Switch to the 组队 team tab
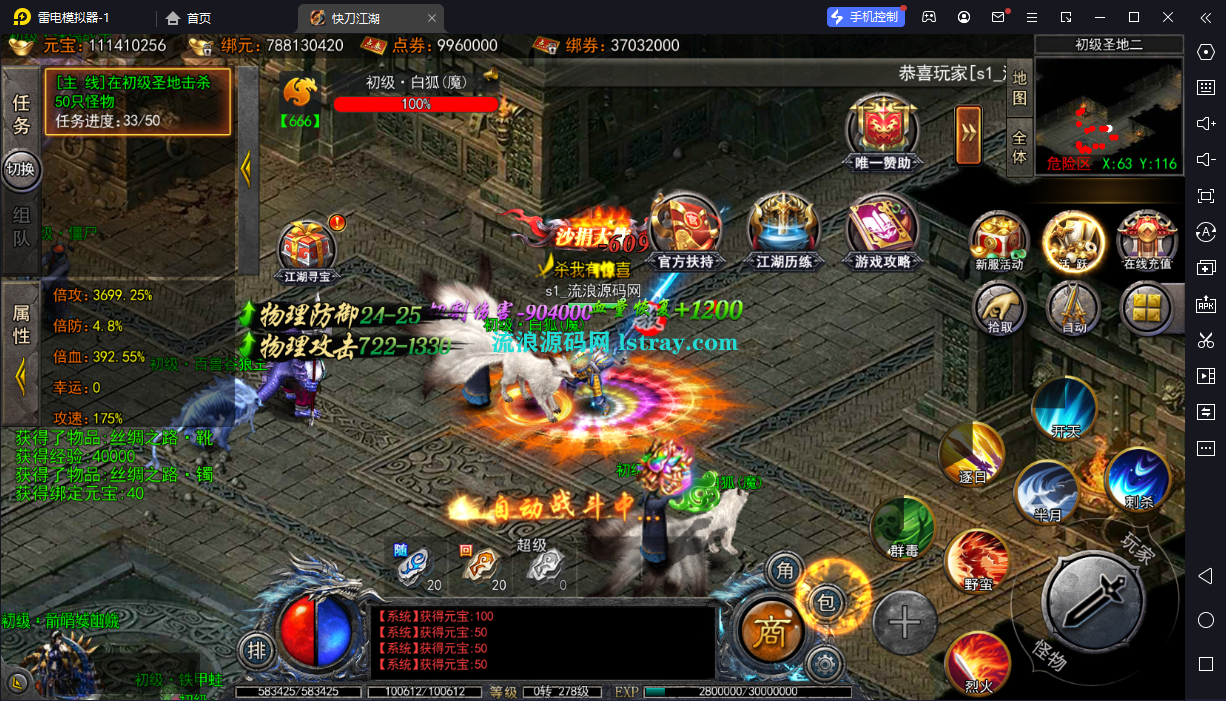 coord(21,227)
